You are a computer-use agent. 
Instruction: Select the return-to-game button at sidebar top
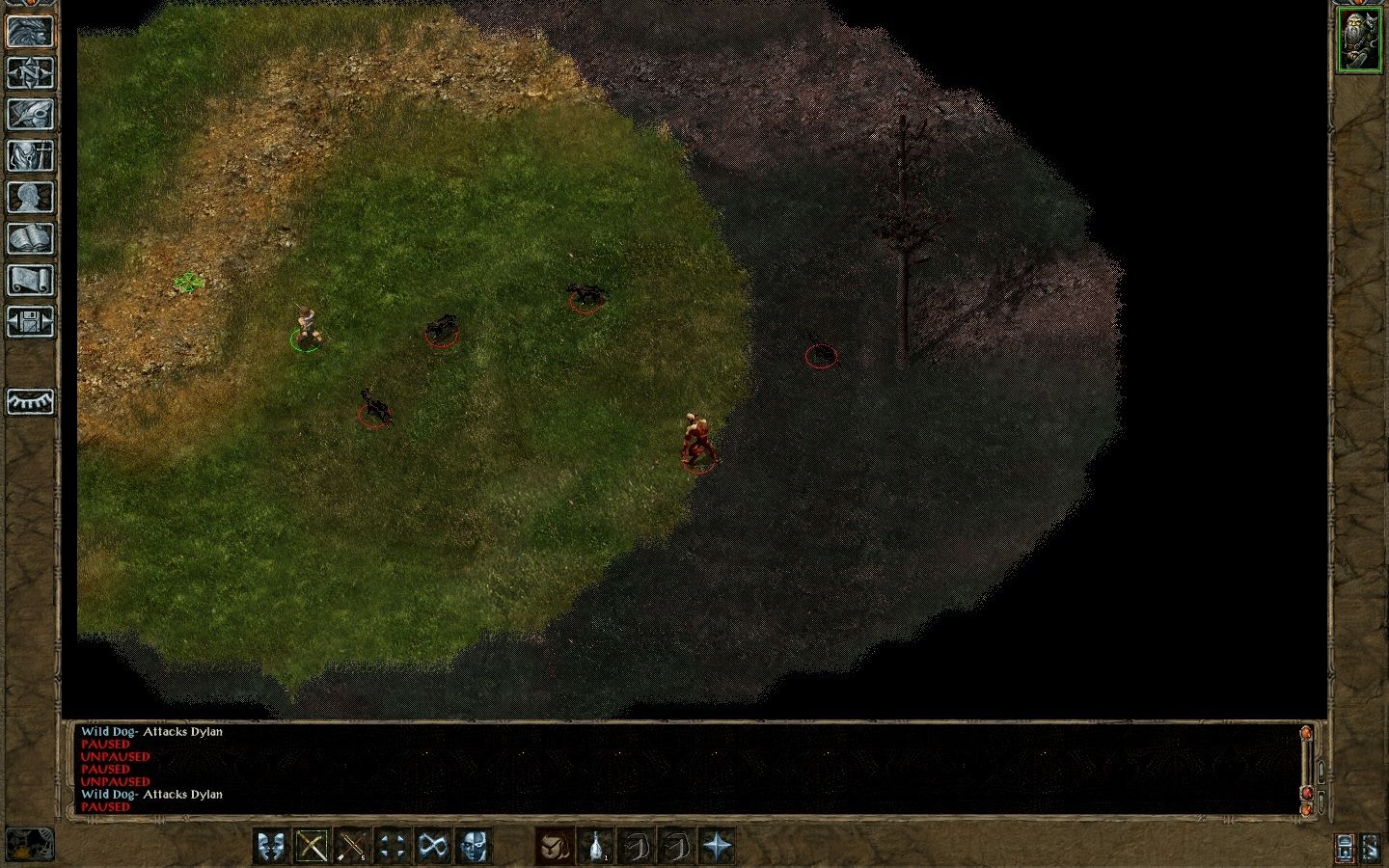pos(30,31)
